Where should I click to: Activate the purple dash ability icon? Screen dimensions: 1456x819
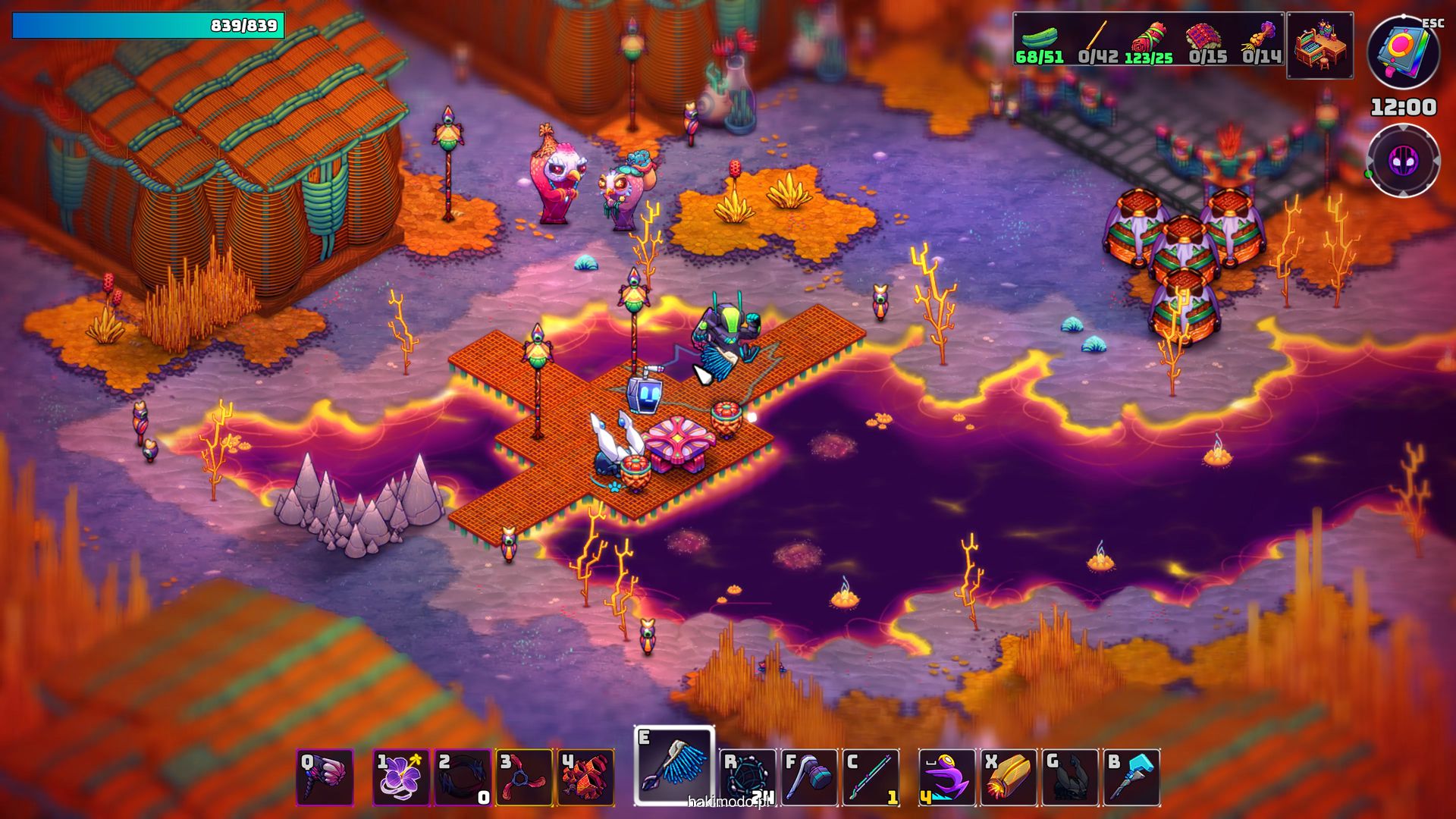947,777
